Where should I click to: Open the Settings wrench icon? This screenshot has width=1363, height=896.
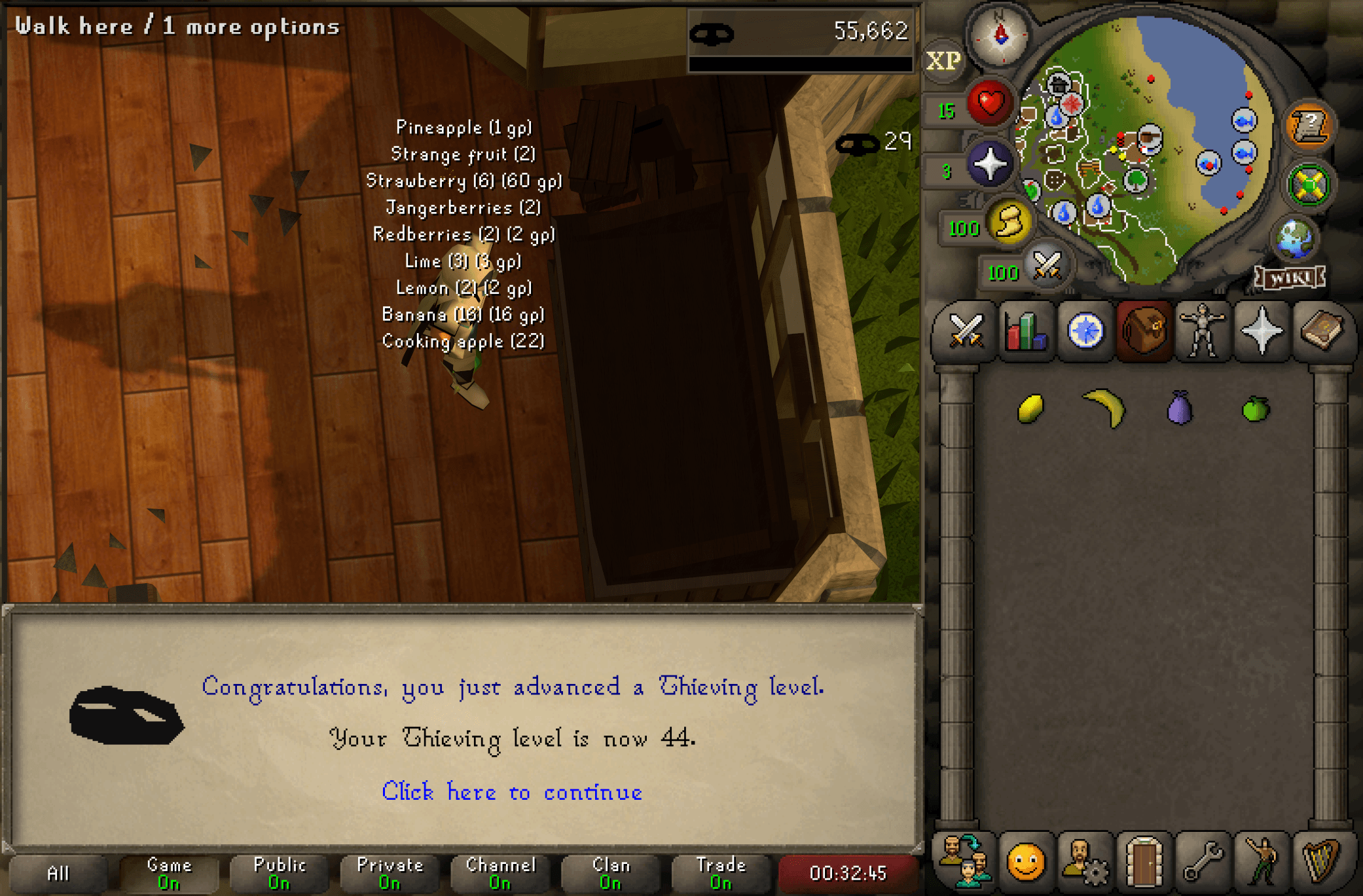[x=1203, y=861]
